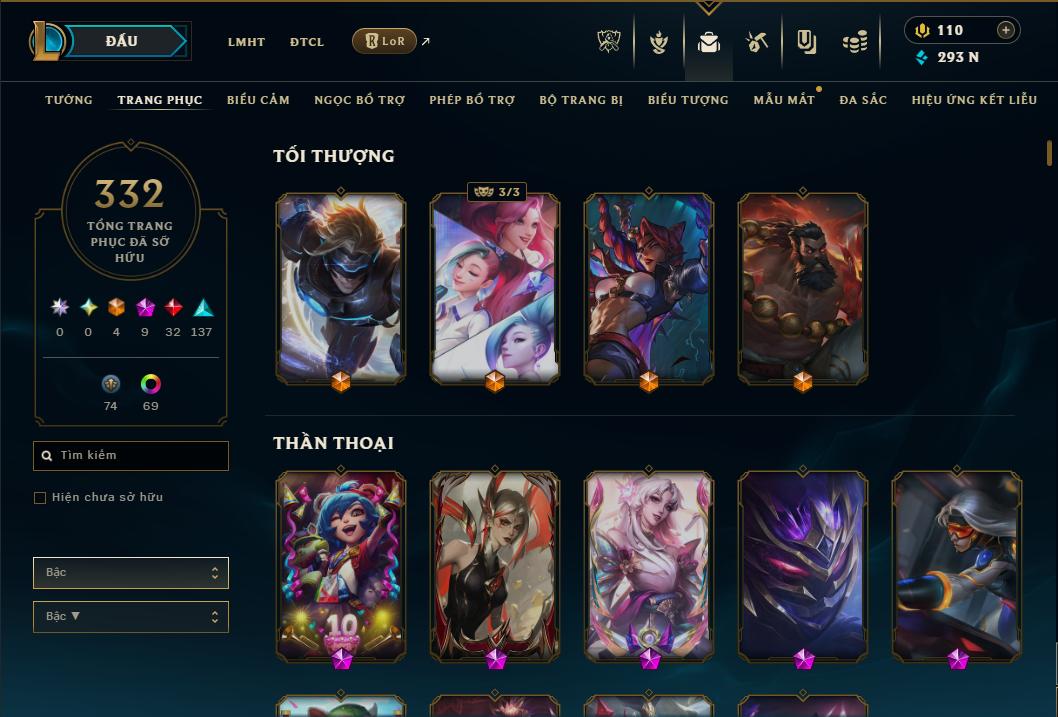Viewport: 1058px width, 717px height.
Task: Open the MẪU MẮT wards tab
Action: point(784,100)
